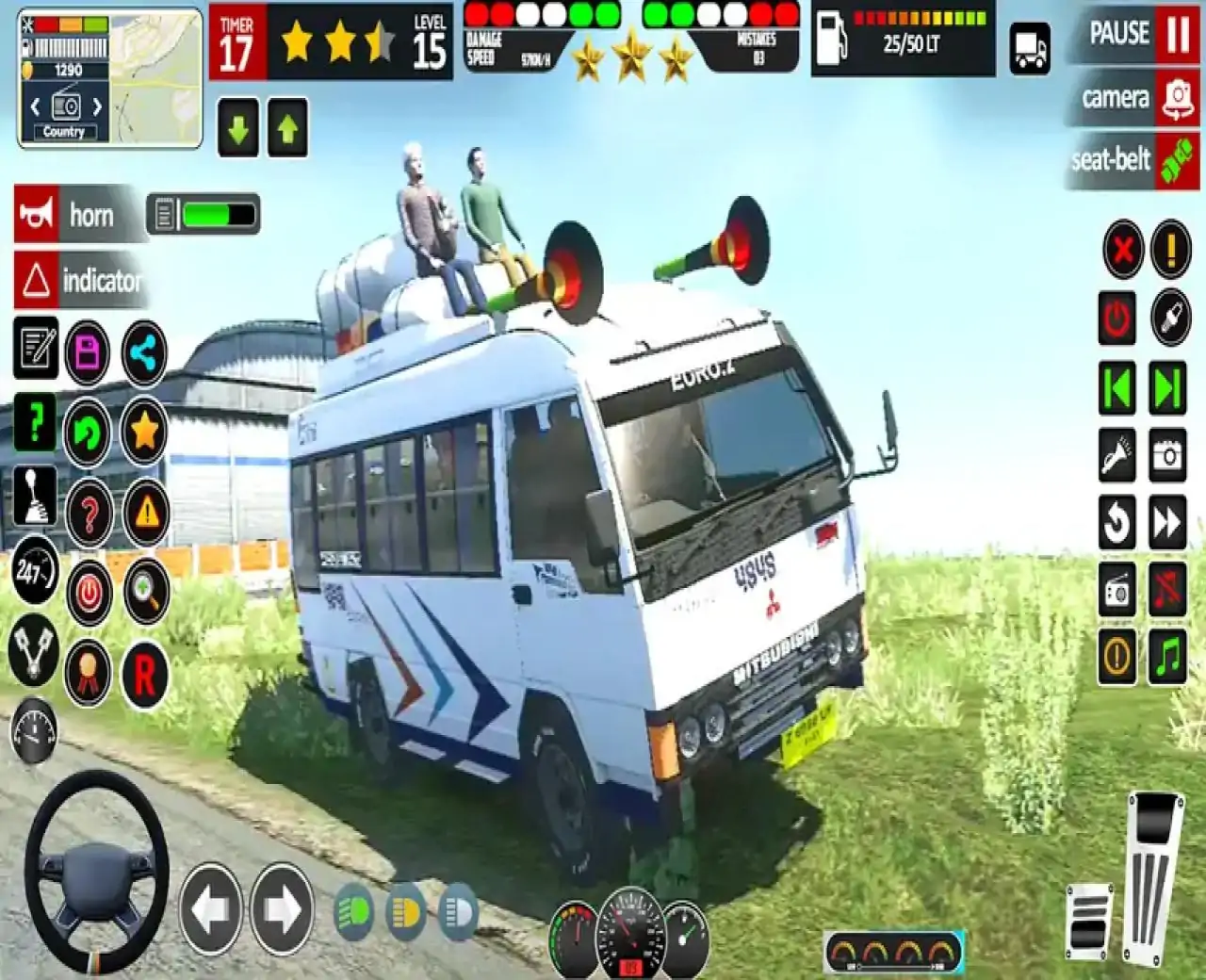Click the red X round button

tap(1122, 250)
